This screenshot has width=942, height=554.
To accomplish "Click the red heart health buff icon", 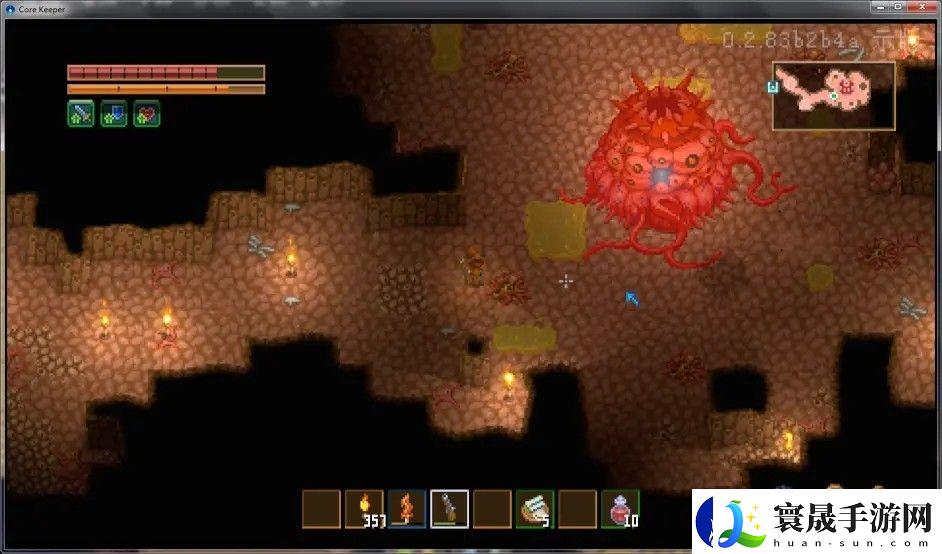I will tap(147, 114).
